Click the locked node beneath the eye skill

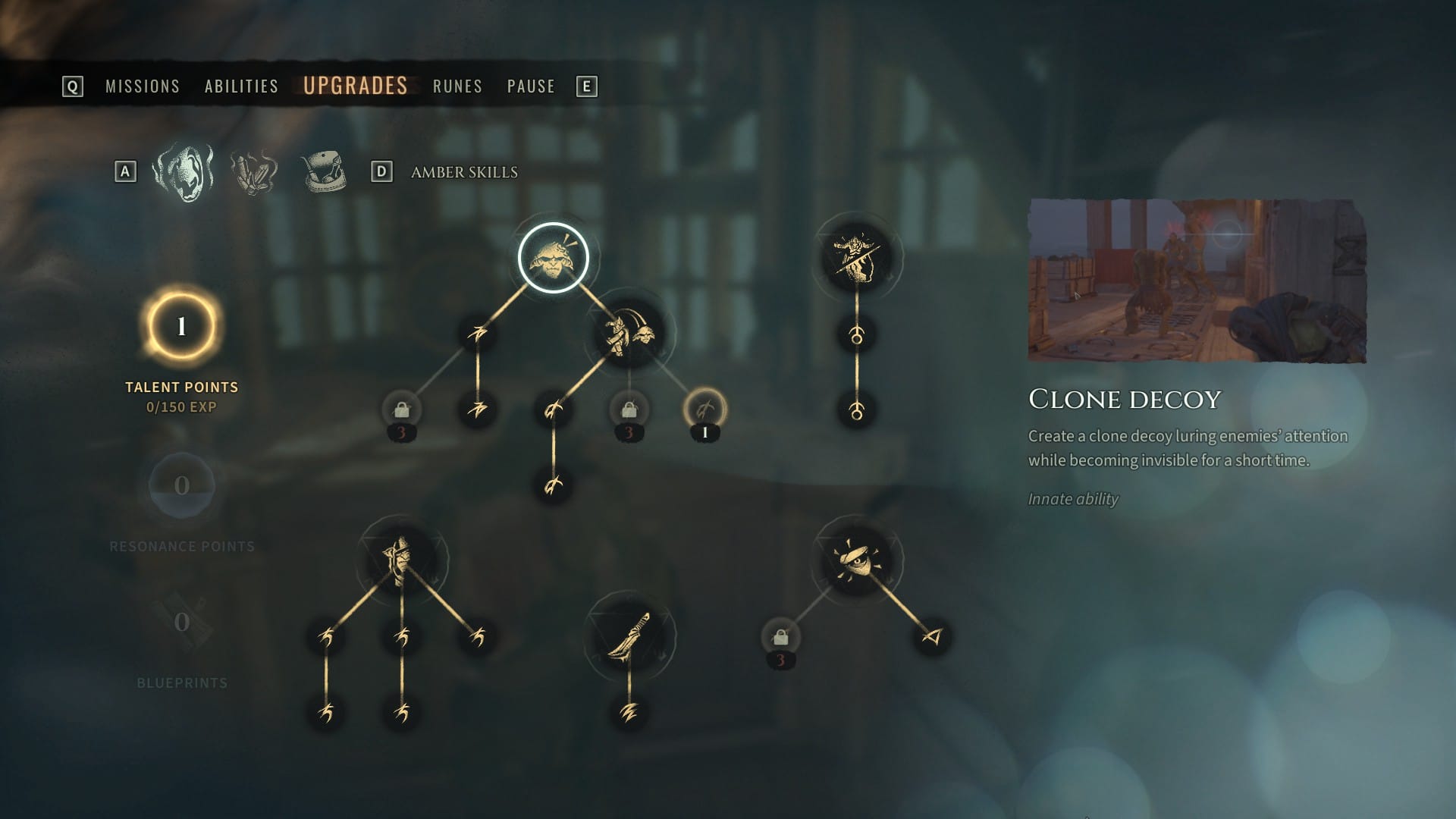[780, 638]
